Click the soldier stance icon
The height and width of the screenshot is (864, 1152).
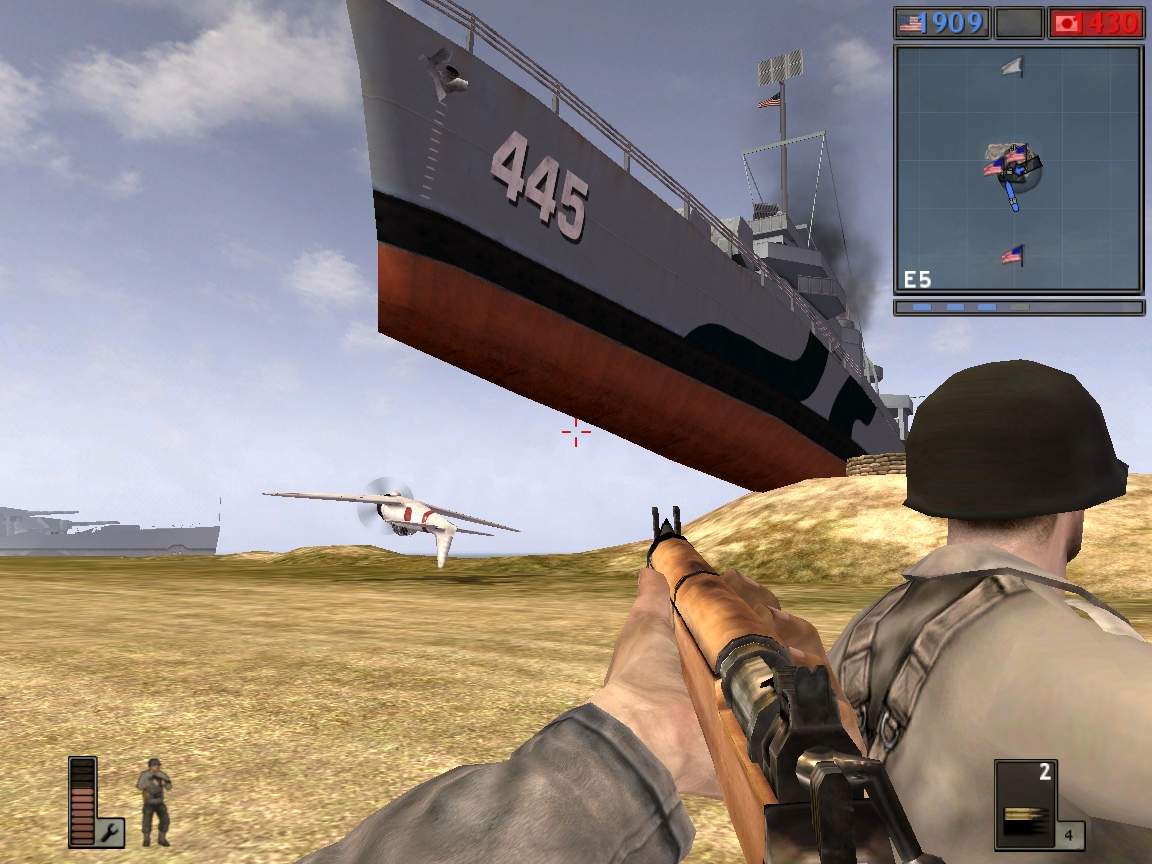(x=154, y=801)
